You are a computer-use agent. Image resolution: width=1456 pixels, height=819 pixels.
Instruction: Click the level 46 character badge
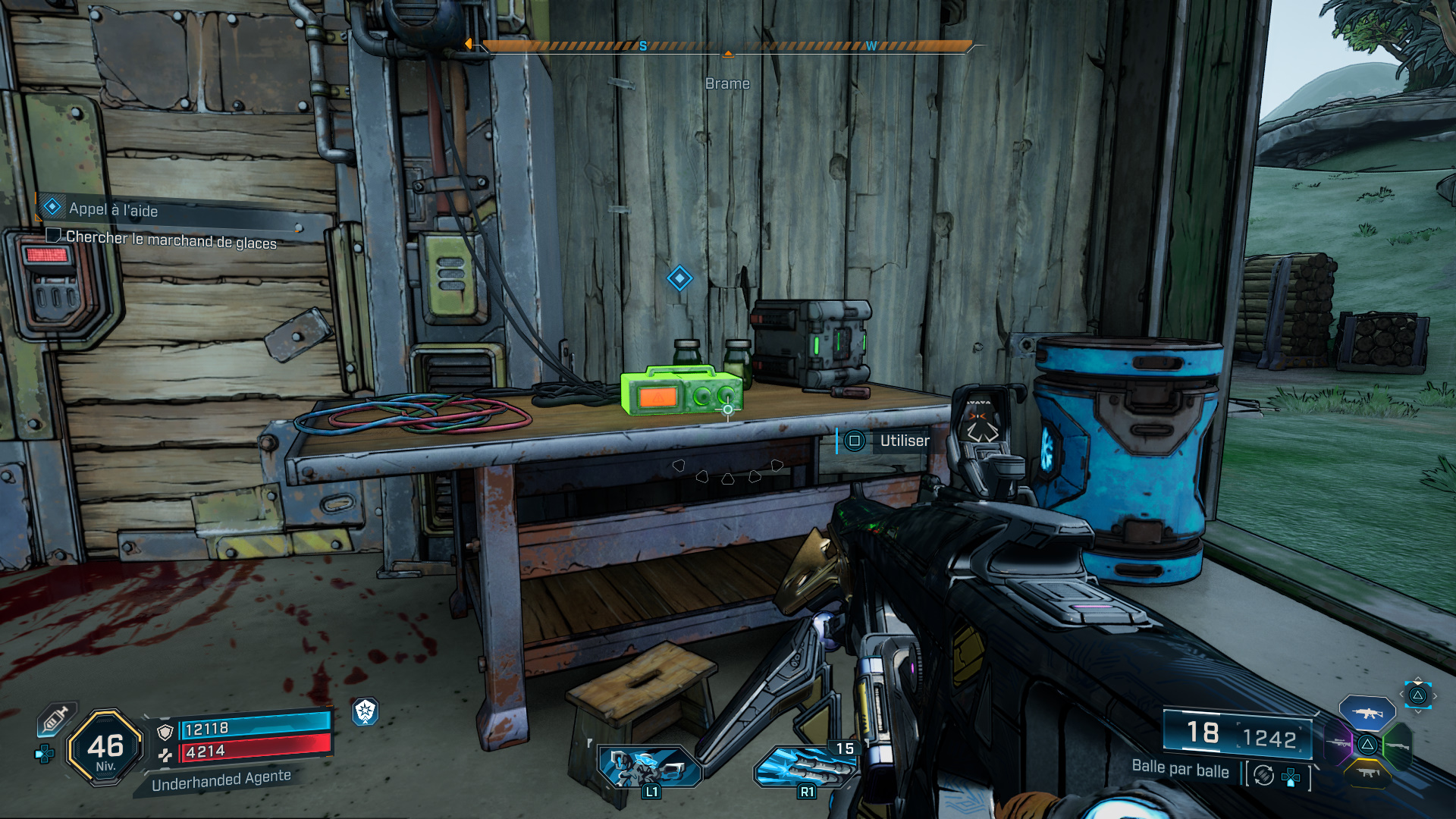105,748
